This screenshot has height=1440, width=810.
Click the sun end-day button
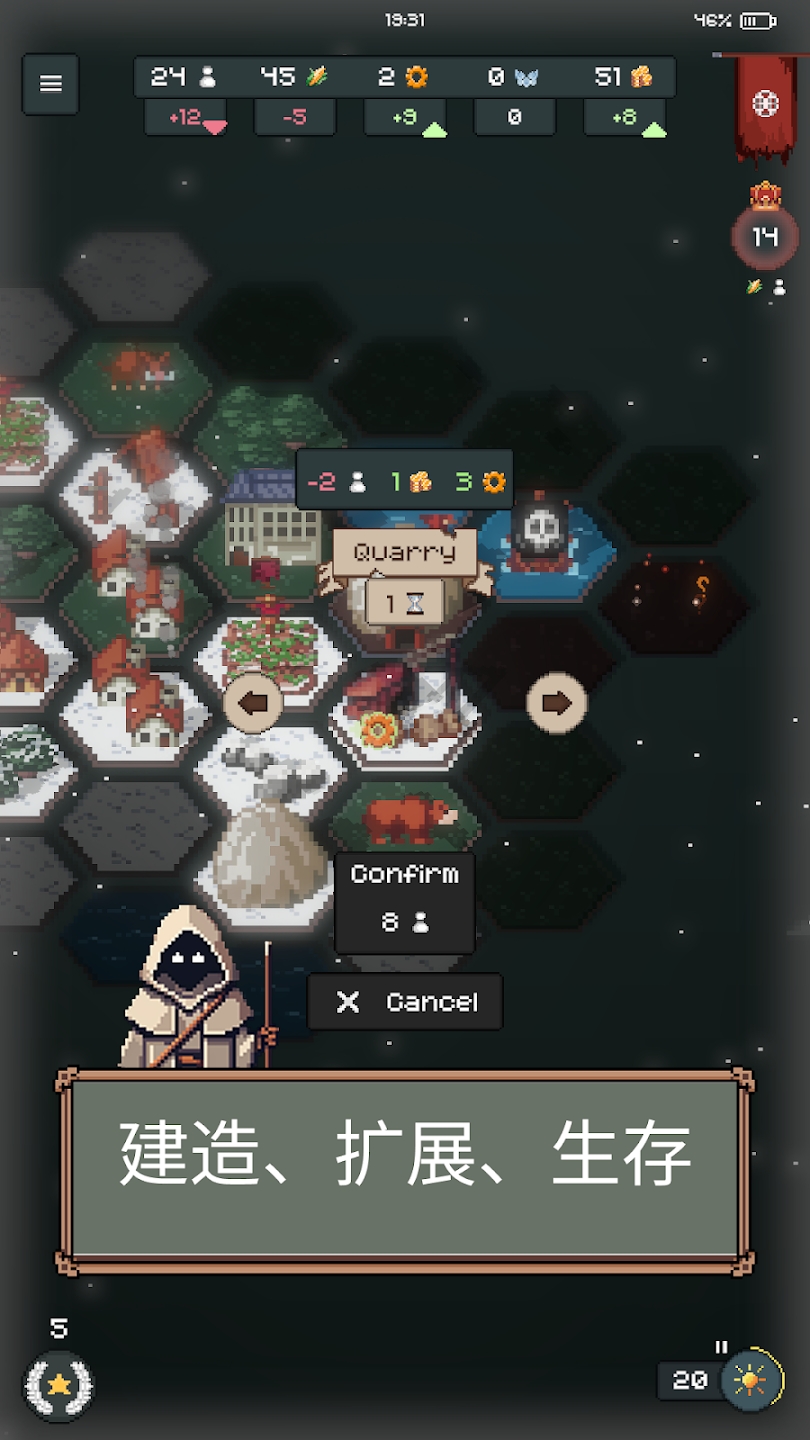click(749, 1380)
